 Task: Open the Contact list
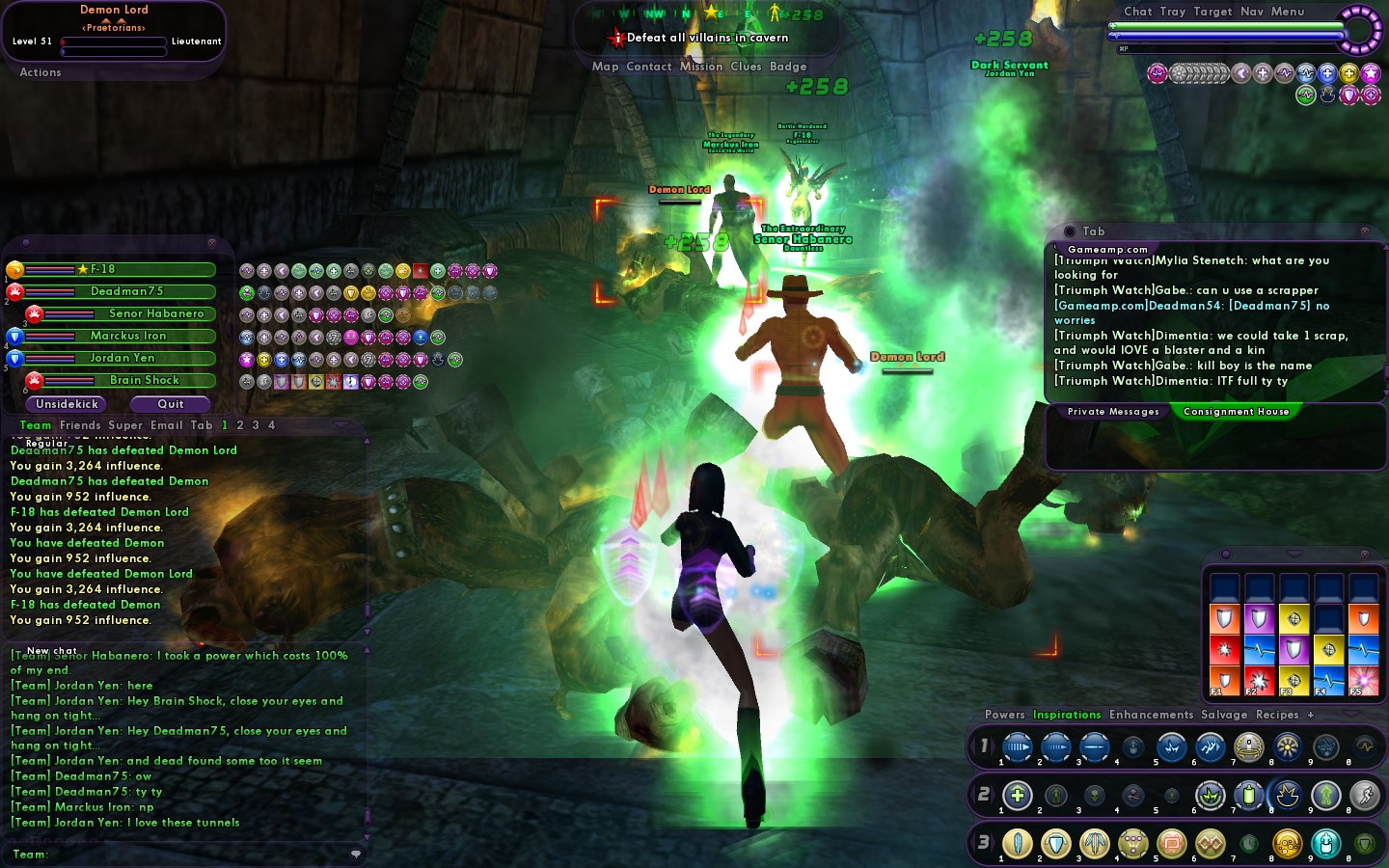coord(648,67)
